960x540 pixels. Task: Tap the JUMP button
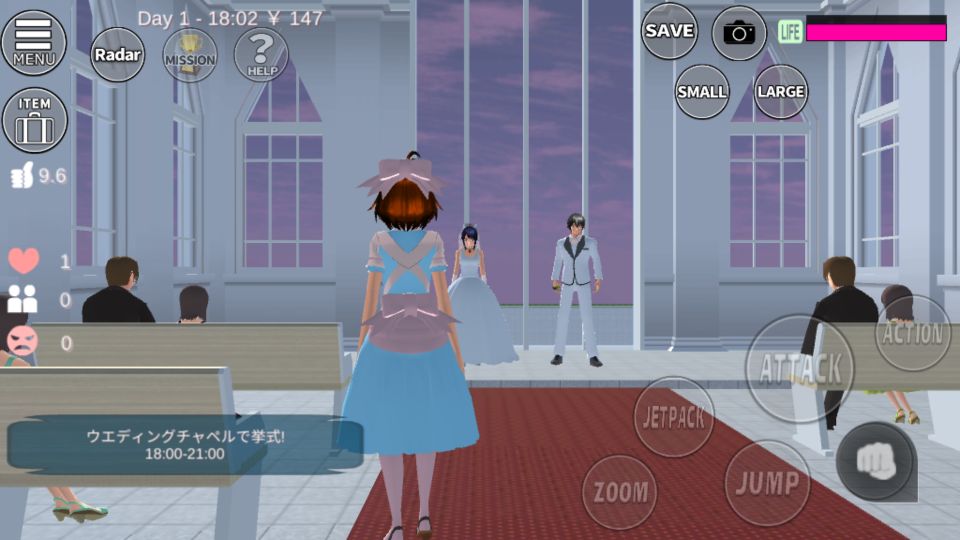pos(767,482)
